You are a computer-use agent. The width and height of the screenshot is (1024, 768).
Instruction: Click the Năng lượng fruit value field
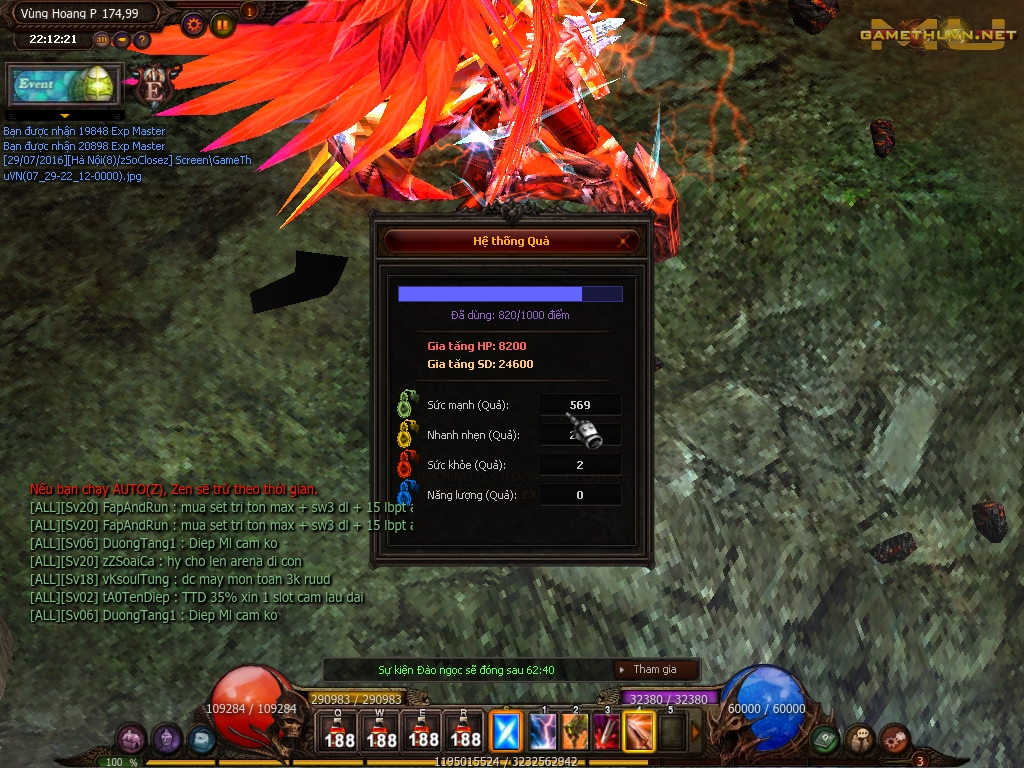coord(580,495)
